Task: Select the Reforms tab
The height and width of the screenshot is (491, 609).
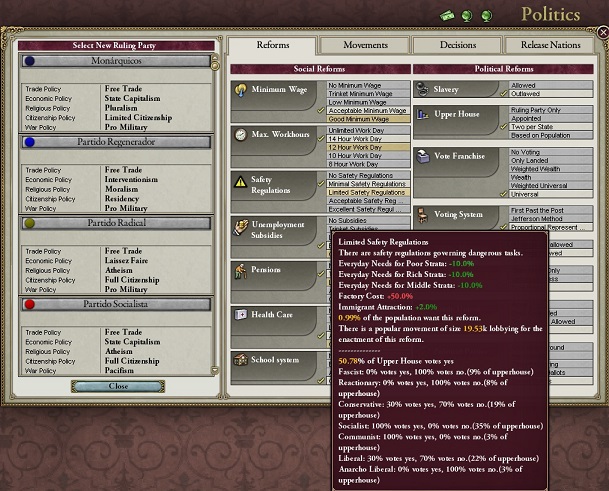Action: pyautogui.click(x=273, y=45)
